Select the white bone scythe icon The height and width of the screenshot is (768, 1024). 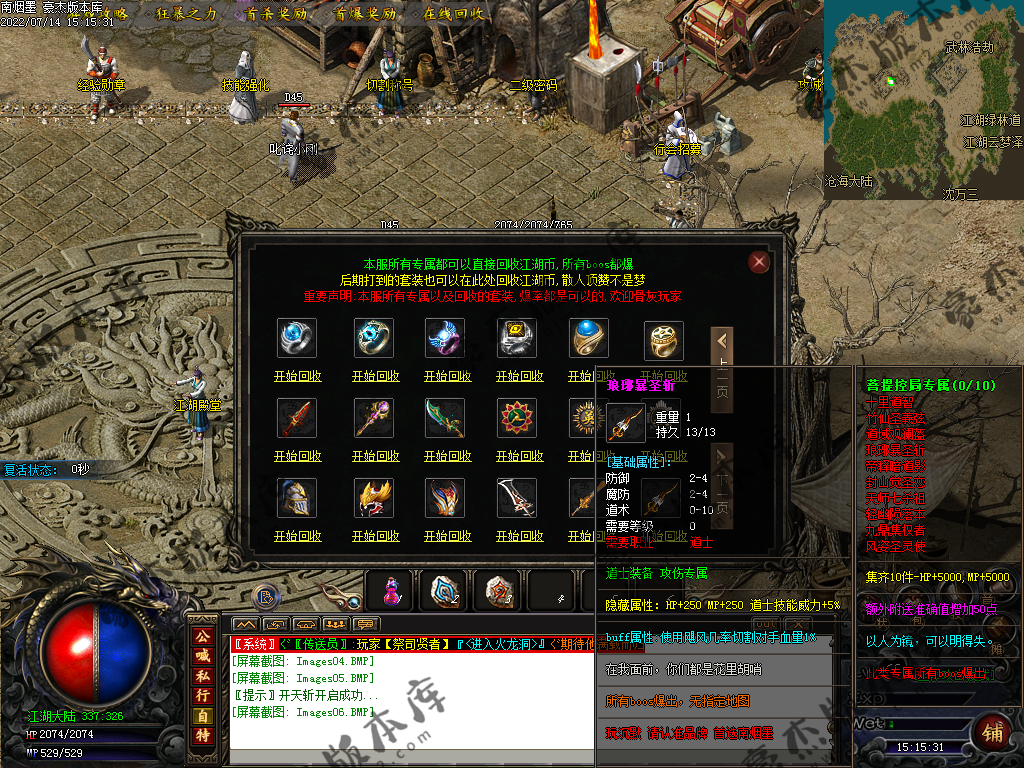click(x=518, y=498)
